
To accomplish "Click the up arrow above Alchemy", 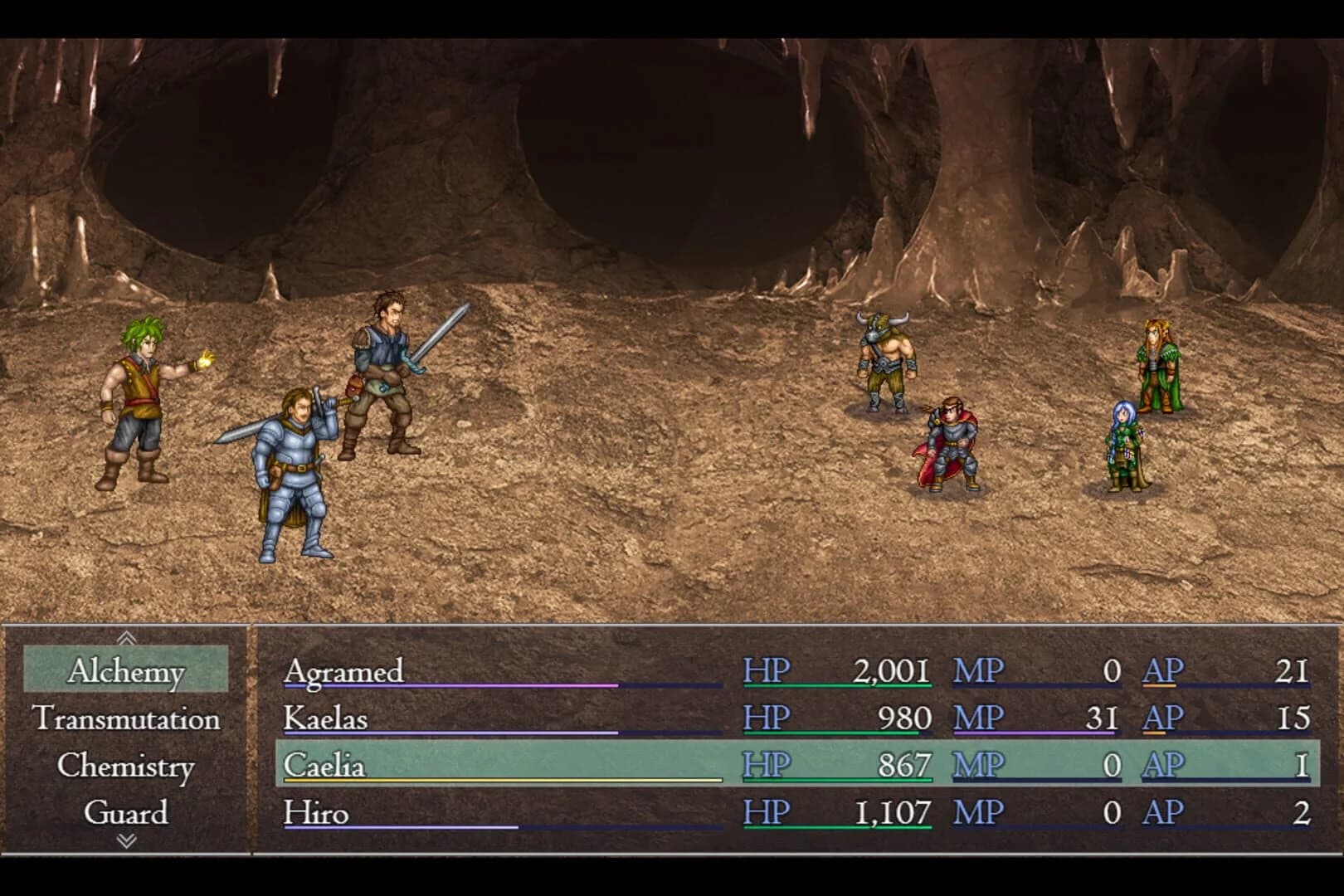I will (x=126, y=637).
